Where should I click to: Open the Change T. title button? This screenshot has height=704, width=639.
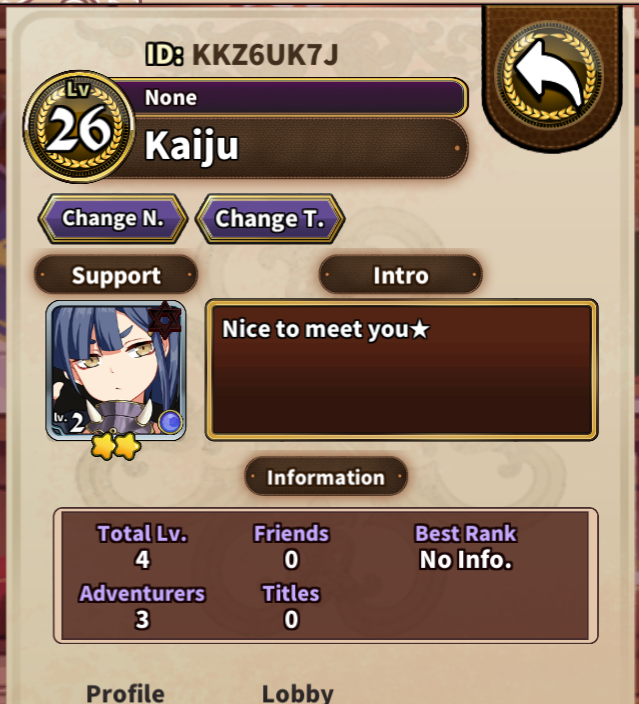coord(270,219)
